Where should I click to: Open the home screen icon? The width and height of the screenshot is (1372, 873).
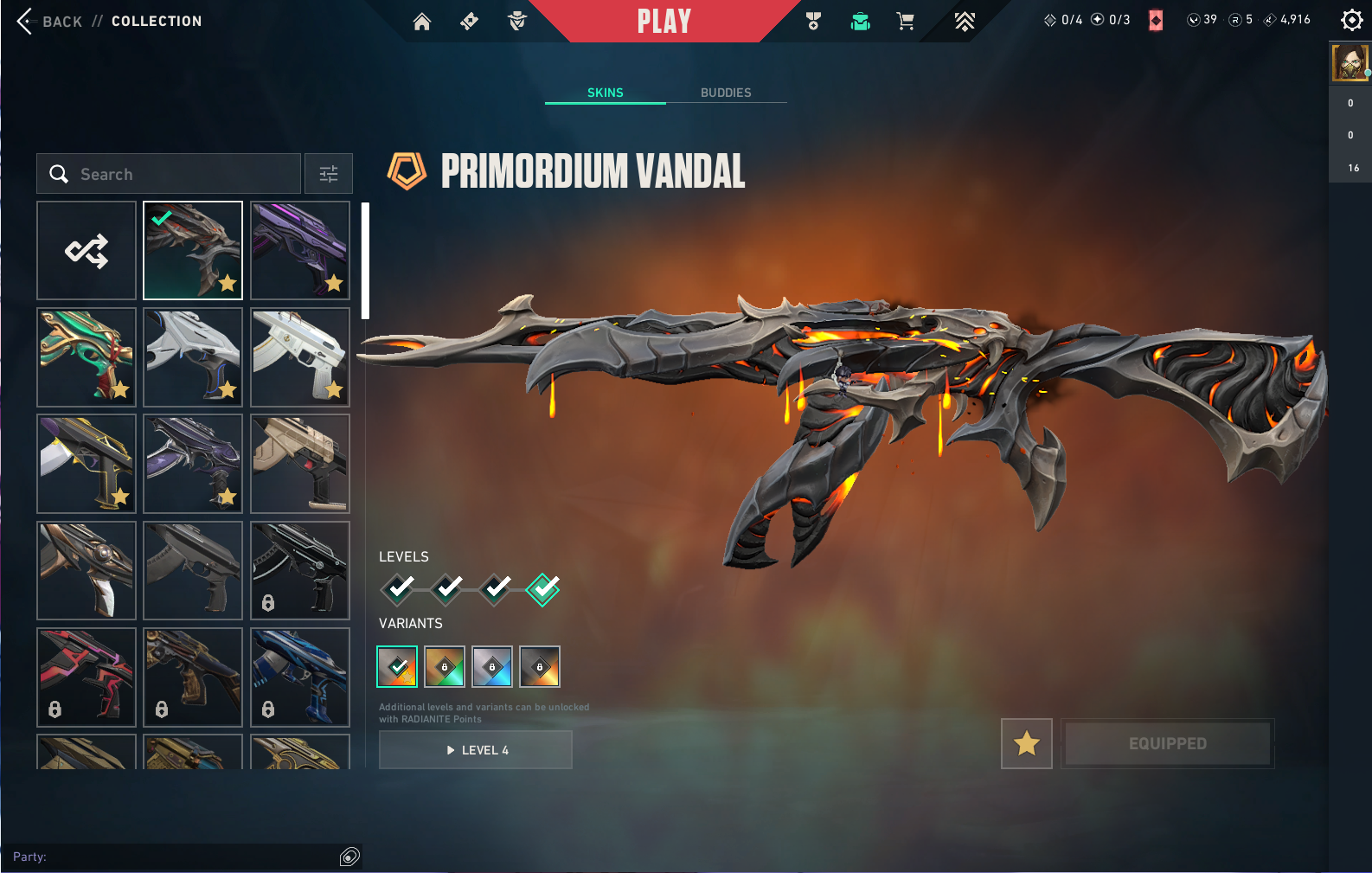point(422,22)
